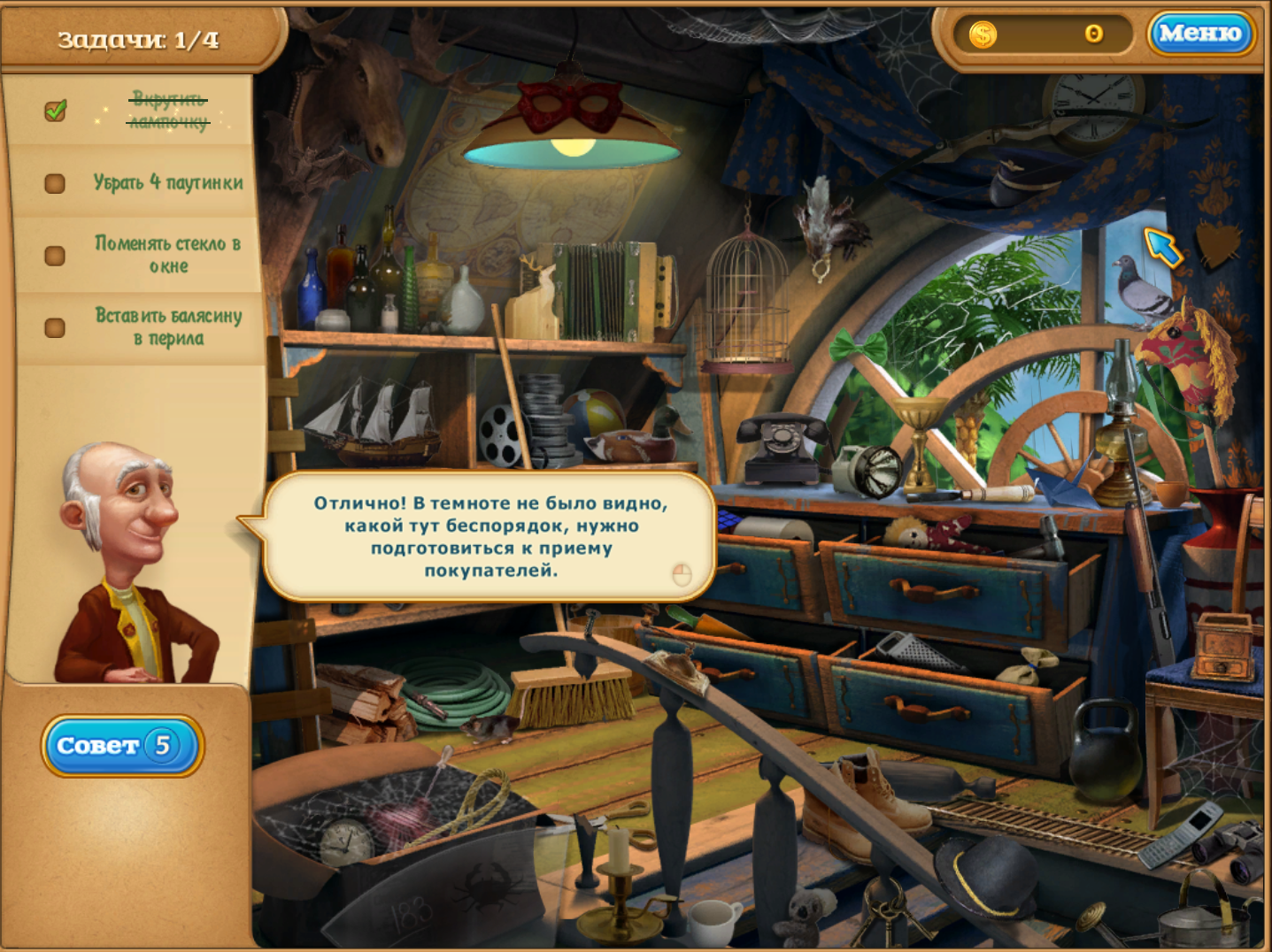This screenshot has width=1272, height=952.
Task: Pick the task 'Вставить балясину в перила'
Action: (168, 326)
